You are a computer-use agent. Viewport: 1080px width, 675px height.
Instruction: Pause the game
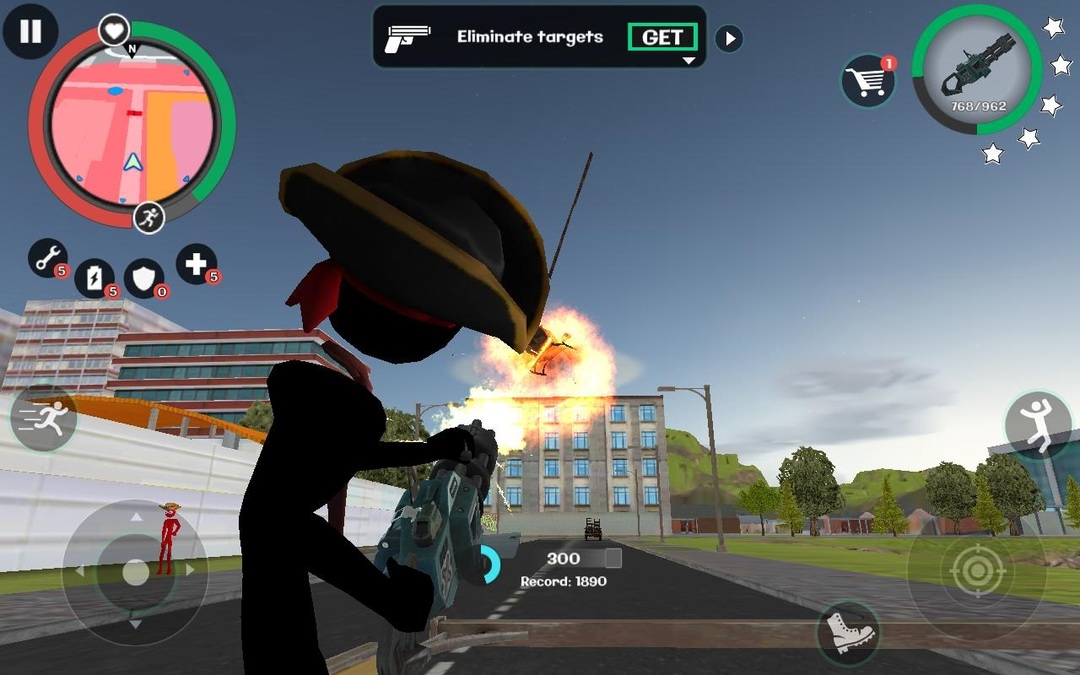click(x=31, y=31)
